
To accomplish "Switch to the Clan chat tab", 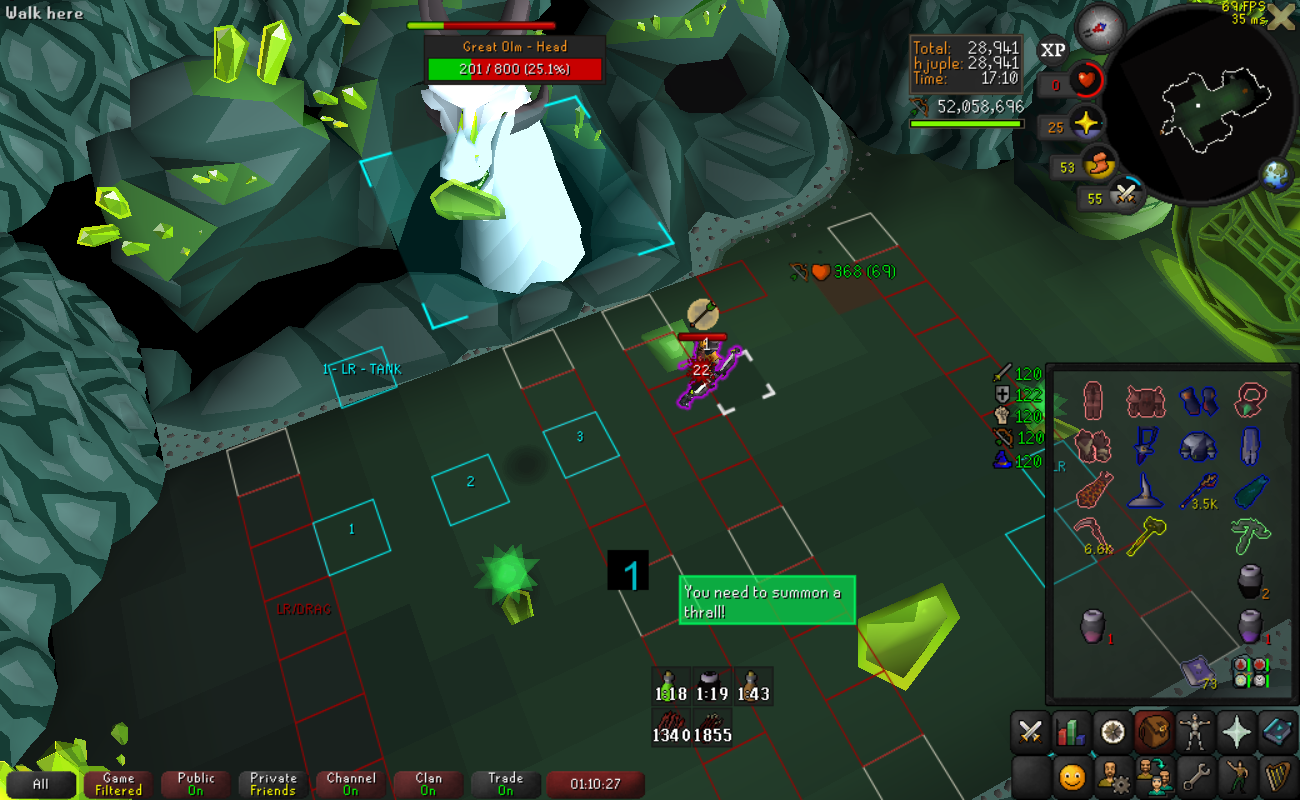I will click(428, 785).
